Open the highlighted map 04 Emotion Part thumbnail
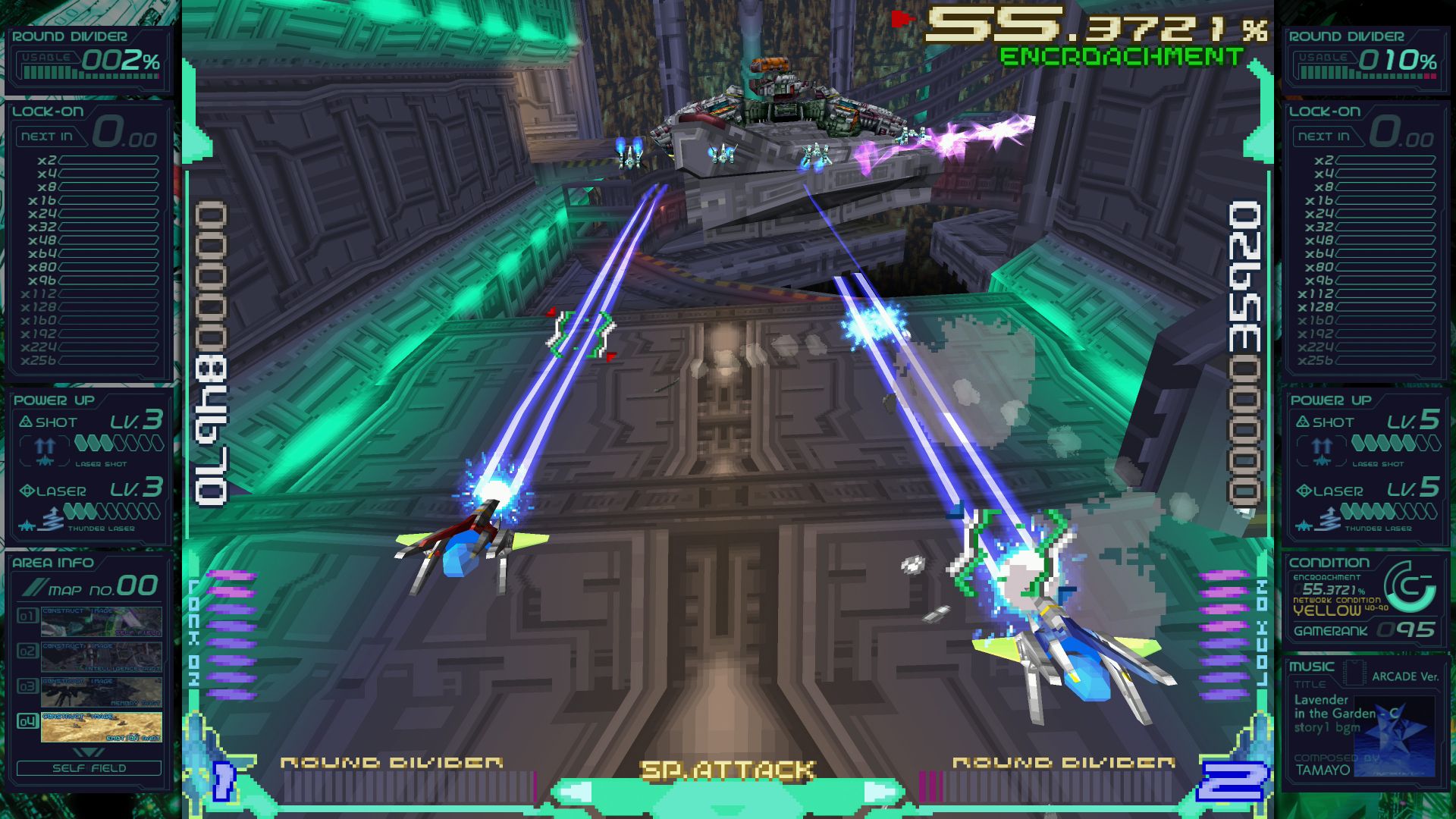The image size is (1456, 819). (x=101, y=726)
